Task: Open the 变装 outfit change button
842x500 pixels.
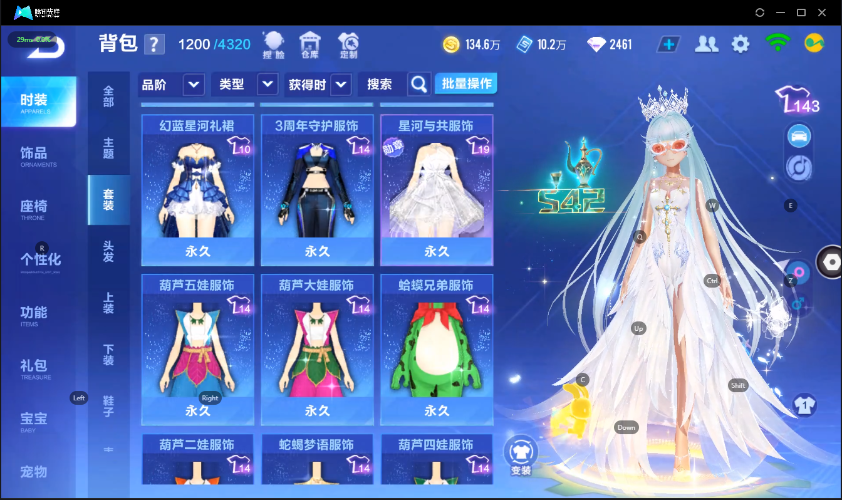Action: click(x=521, y=455)
